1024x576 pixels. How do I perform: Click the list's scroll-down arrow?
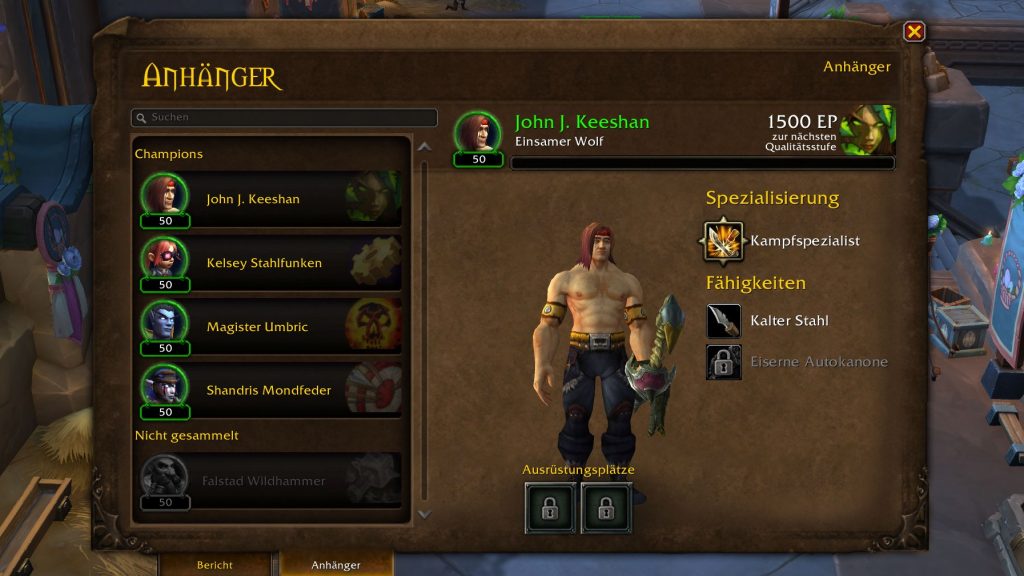click(424, 514)
